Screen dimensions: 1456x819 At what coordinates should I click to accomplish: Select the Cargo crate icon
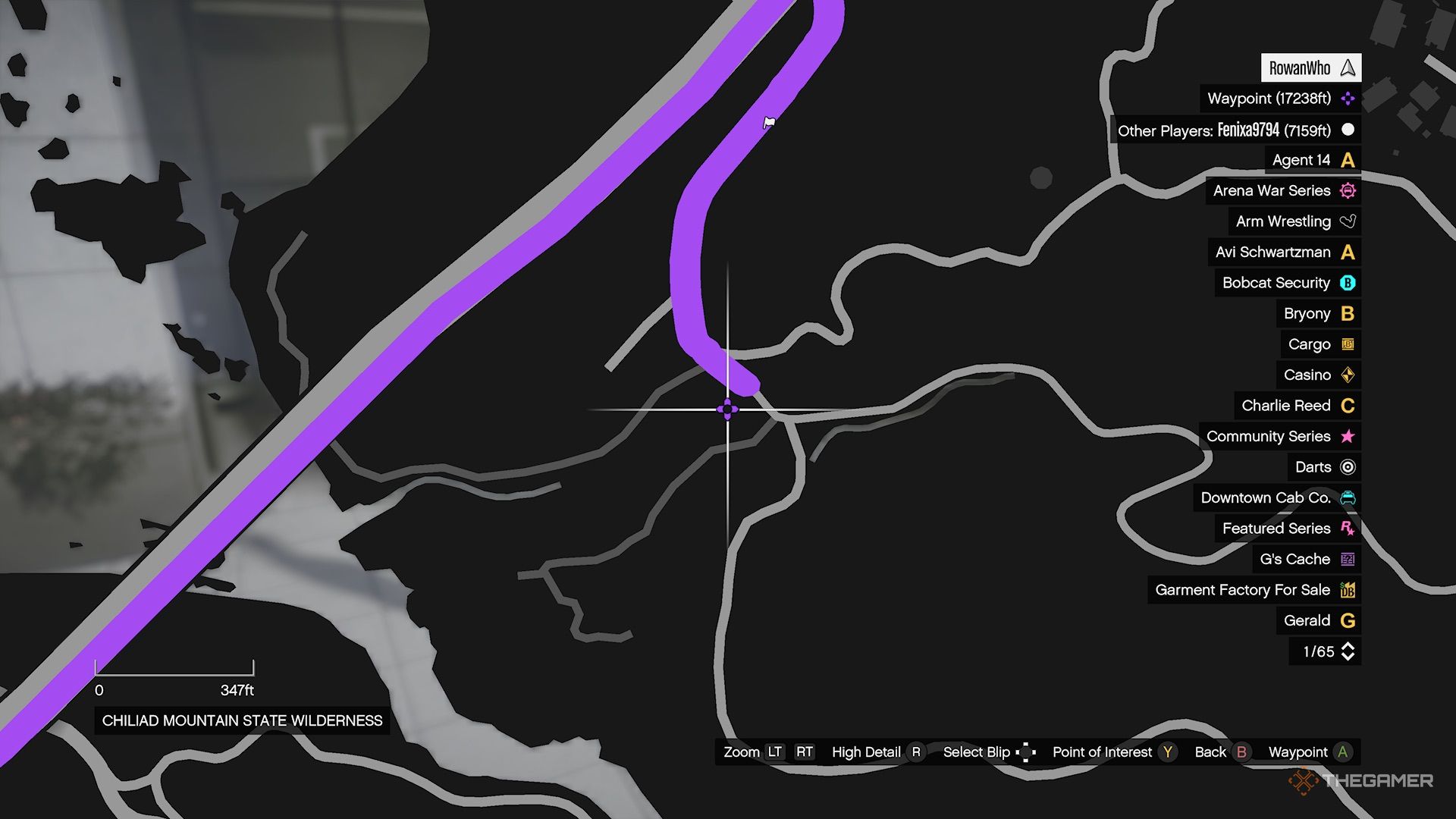coord(1347,344)
